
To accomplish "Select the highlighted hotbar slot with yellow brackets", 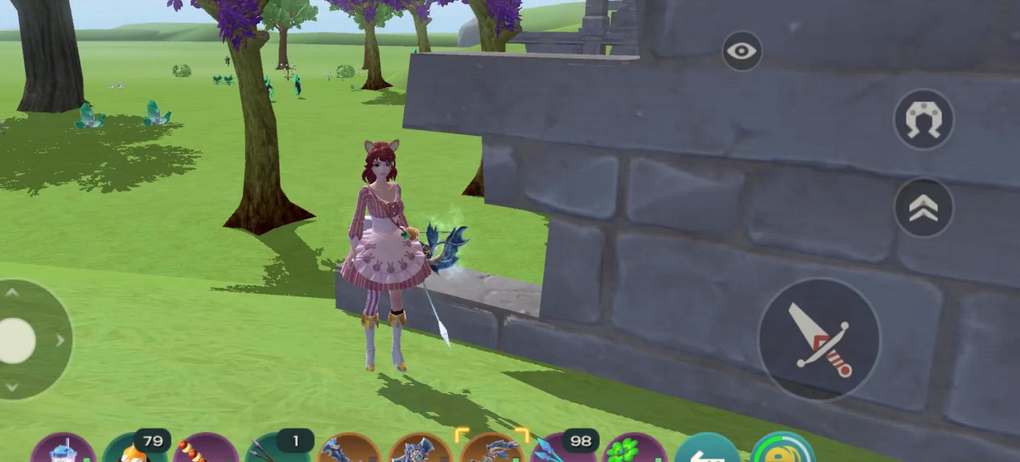I will coord(491,448).
